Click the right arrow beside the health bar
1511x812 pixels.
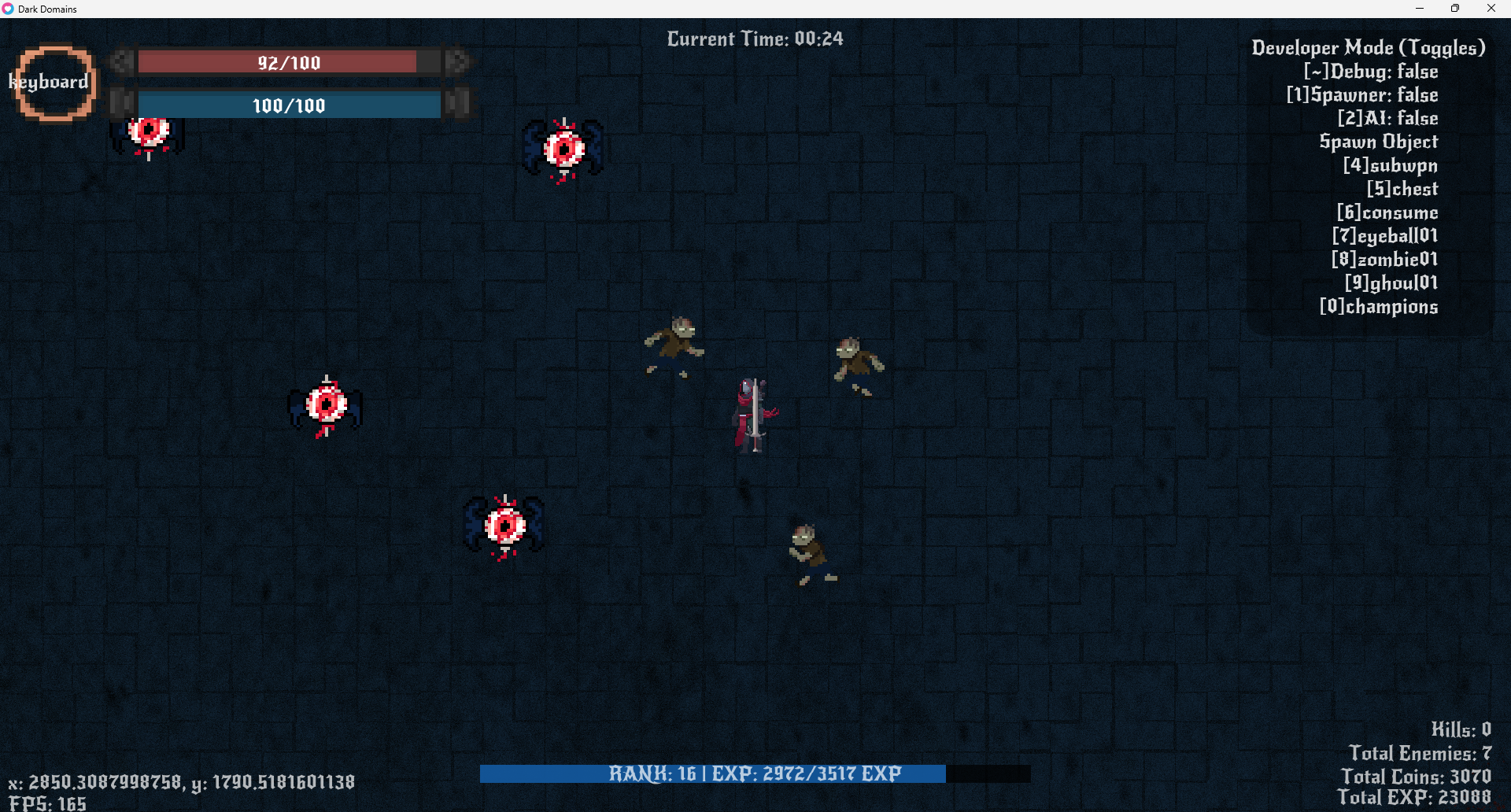click(x=459, y=61)
